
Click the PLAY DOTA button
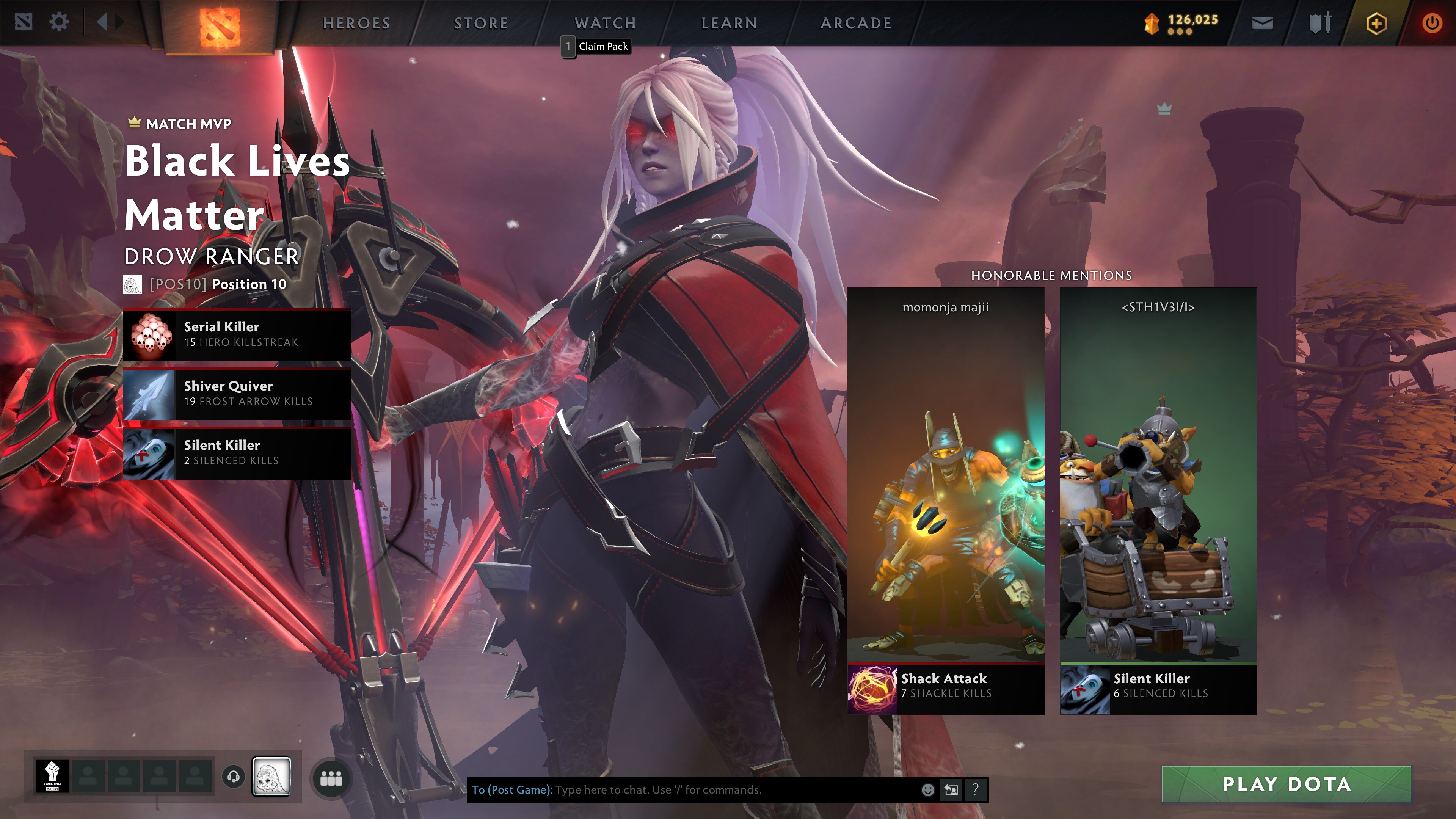point(1286,784)
